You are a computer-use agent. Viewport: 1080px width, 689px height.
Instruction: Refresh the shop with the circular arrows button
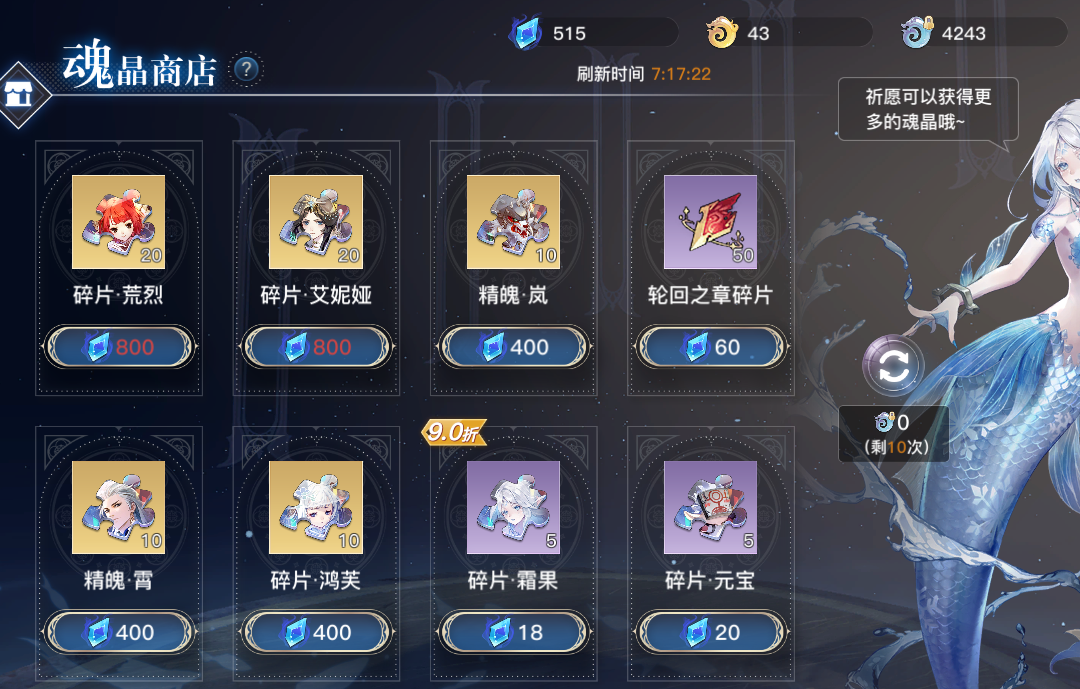pos(893,366)
